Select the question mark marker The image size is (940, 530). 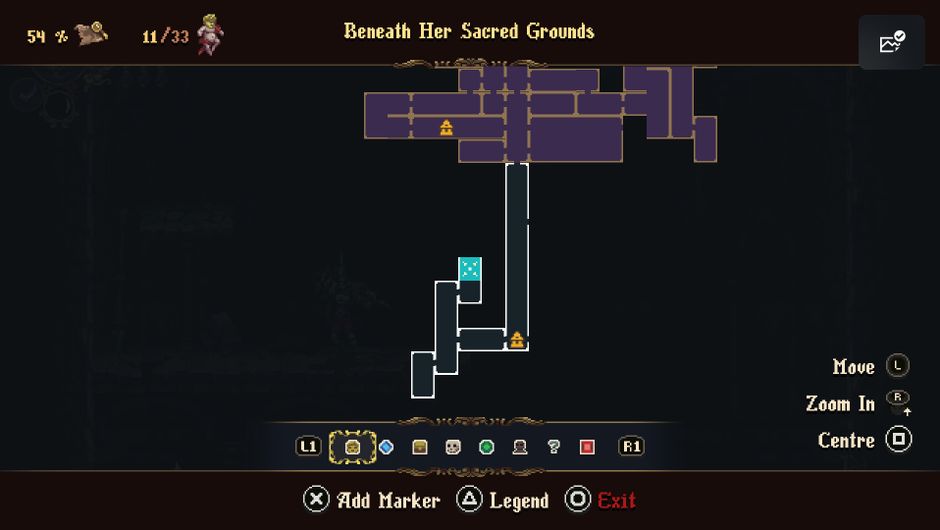[553, 447]
